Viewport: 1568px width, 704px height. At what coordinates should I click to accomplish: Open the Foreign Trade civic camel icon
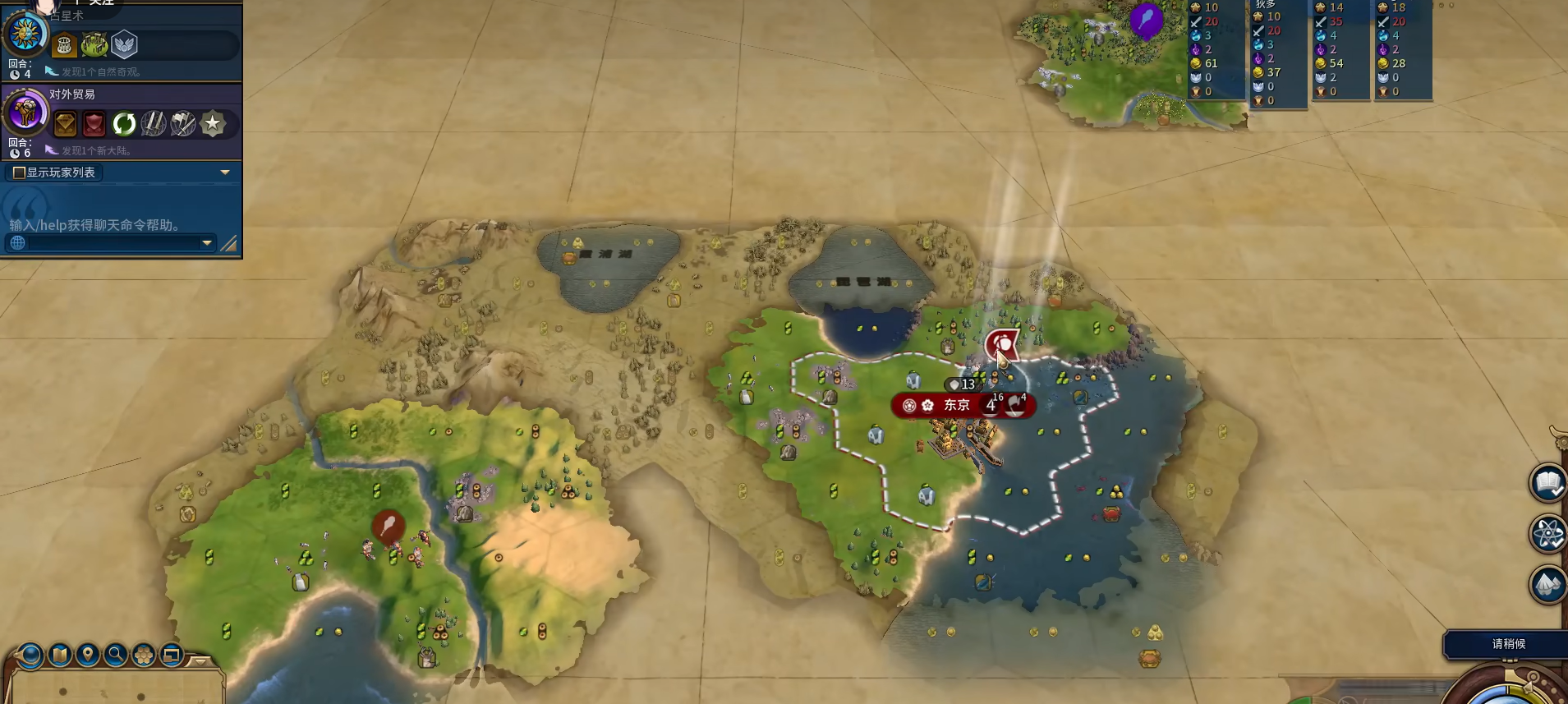25,112
